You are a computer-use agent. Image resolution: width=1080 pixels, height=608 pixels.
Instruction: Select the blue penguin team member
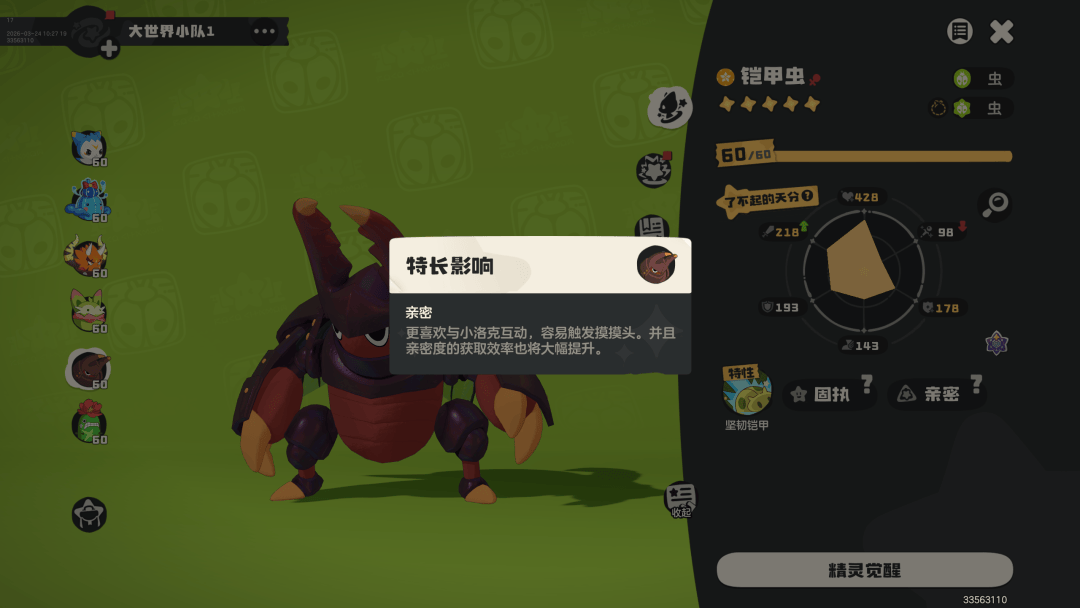[x=88, y=148]
